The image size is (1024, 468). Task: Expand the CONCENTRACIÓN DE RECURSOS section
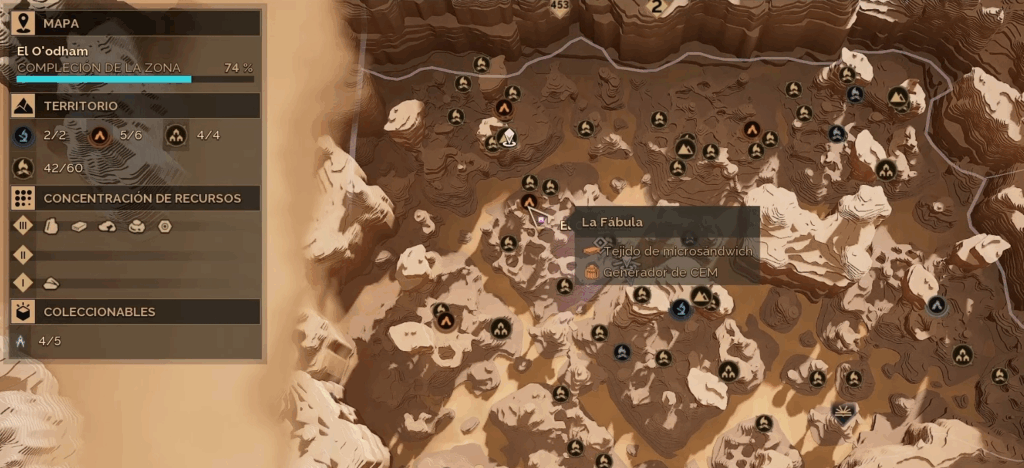142,198
